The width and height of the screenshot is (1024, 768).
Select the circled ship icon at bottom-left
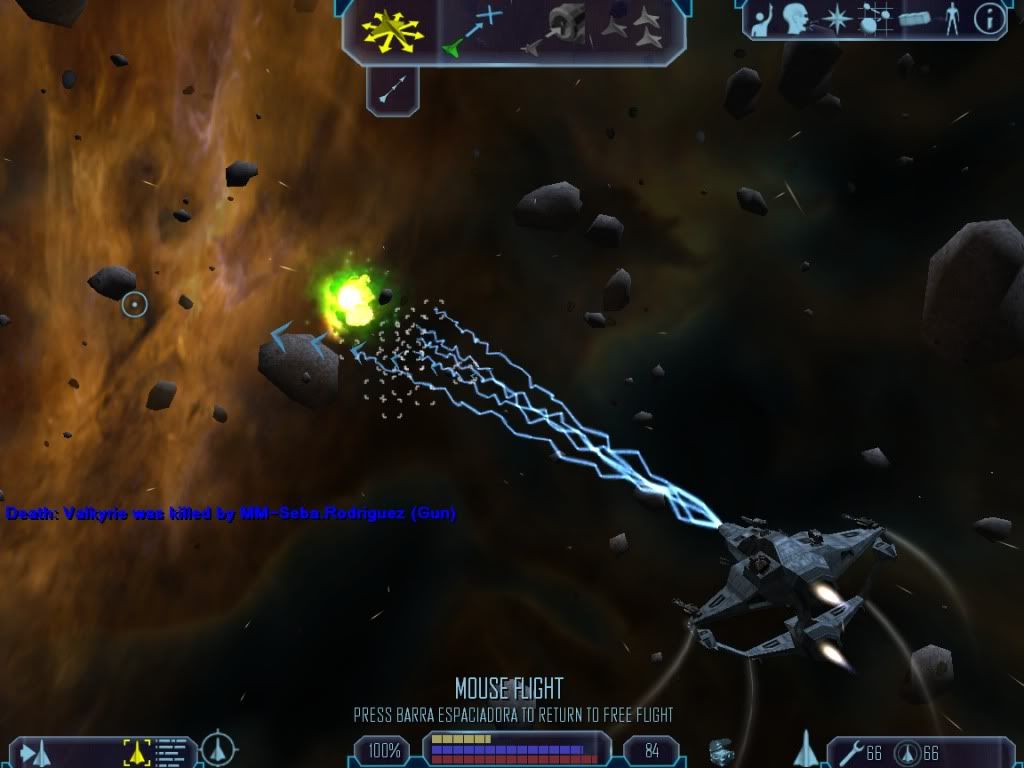218,749
